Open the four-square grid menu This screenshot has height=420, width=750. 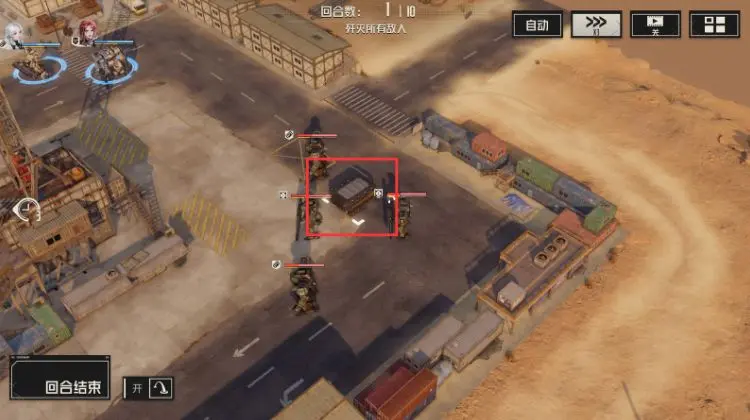click(x=714, y=25)
